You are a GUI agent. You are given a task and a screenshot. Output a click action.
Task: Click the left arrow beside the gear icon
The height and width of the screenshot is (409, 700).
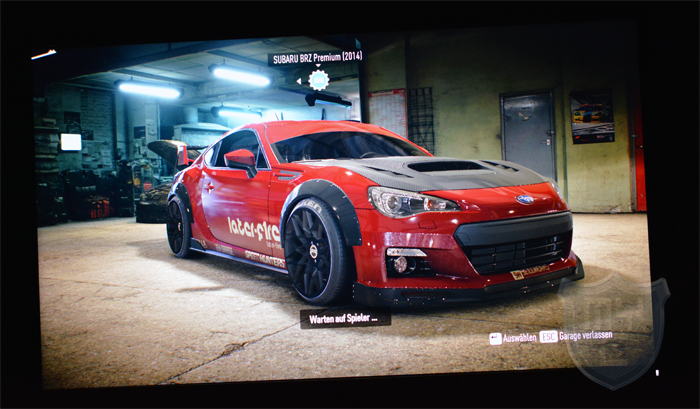tap(298, 81)
